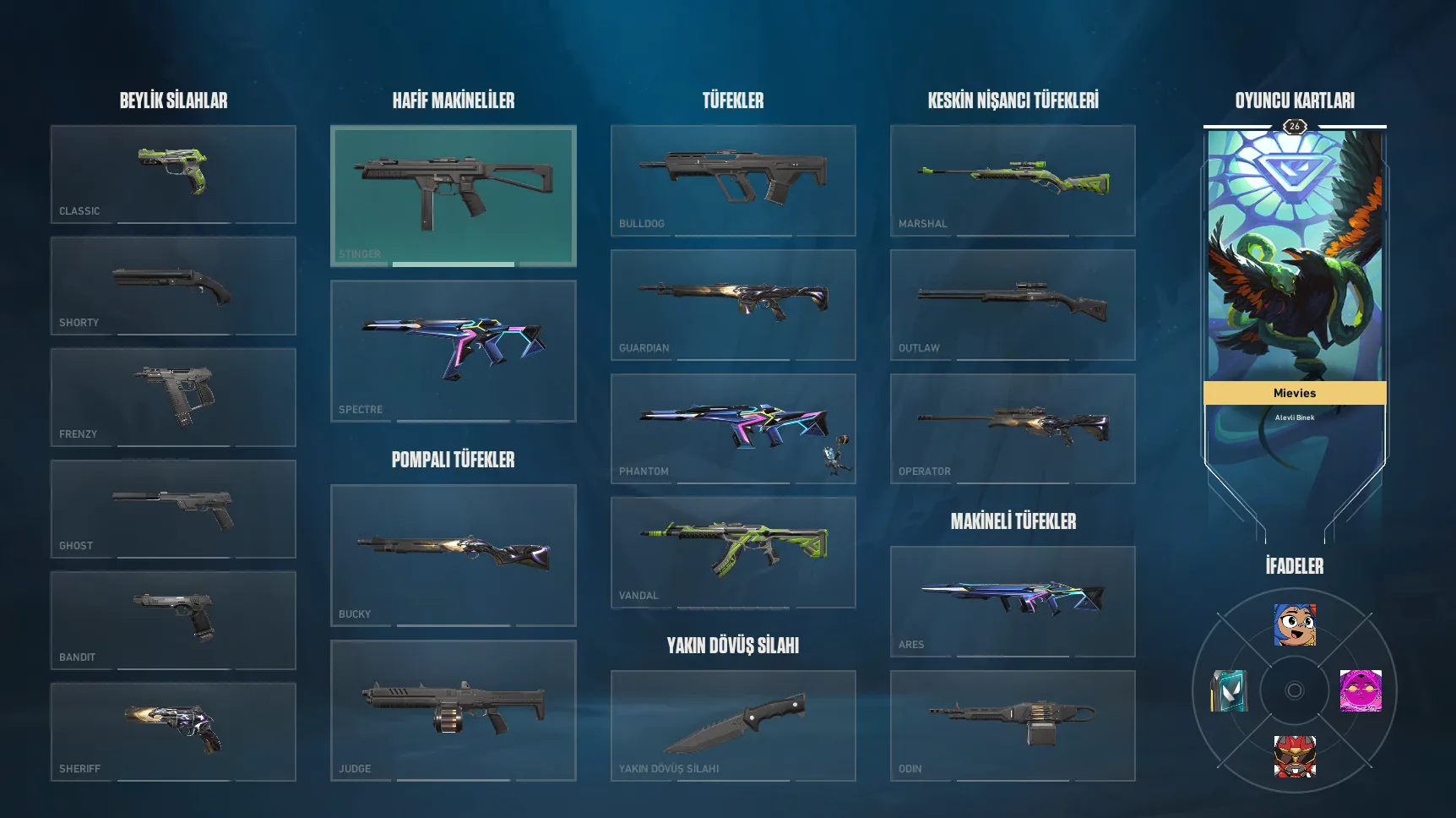Select the Classic pistol slot
Image resolution: width=1456 pixels, height=818 pixels.
tap(173, 174)
